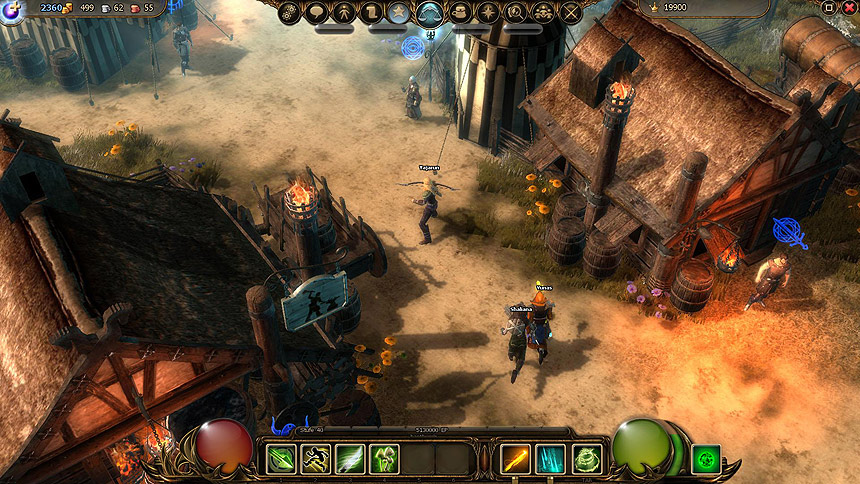This screenshot has width=860, height=484.
Task: Select the flaming orange arrow skill
Action: (516, 459)
